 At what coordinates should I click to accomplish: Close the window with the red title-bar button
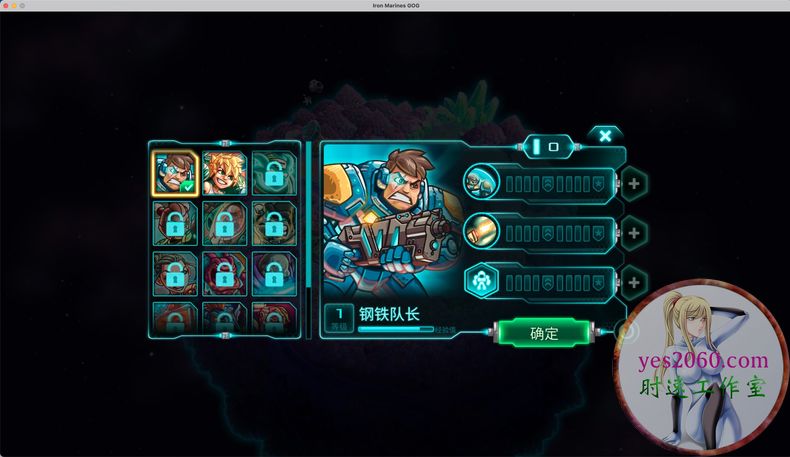(7, 6)
